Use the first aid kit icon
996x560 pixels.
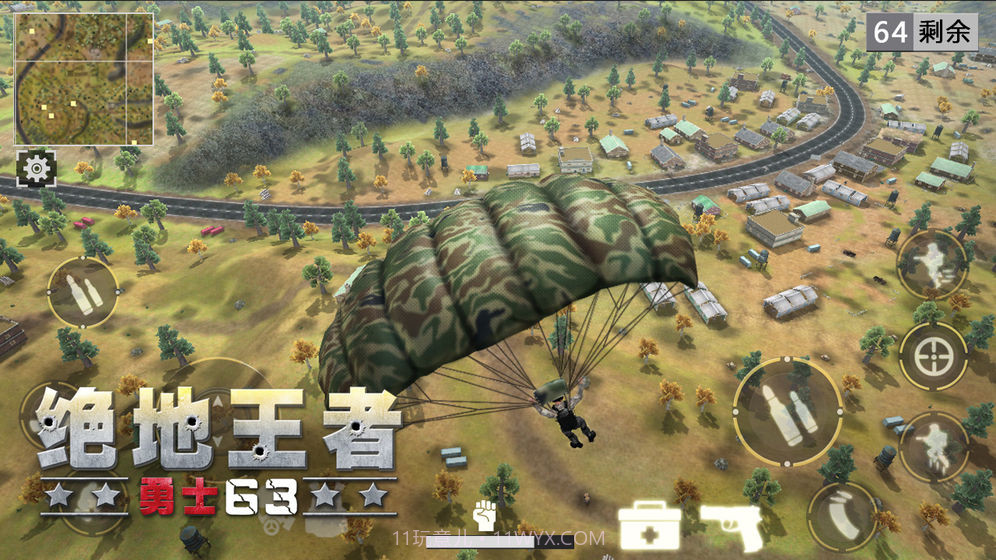coord(649,524)
